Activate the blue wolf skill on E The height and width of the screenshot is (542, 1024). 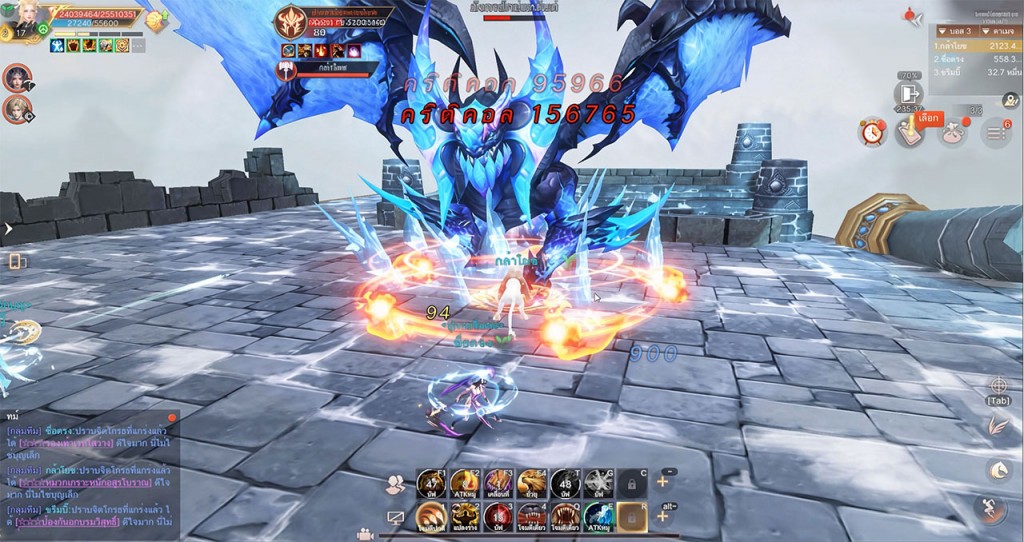(x=598, y=516)
